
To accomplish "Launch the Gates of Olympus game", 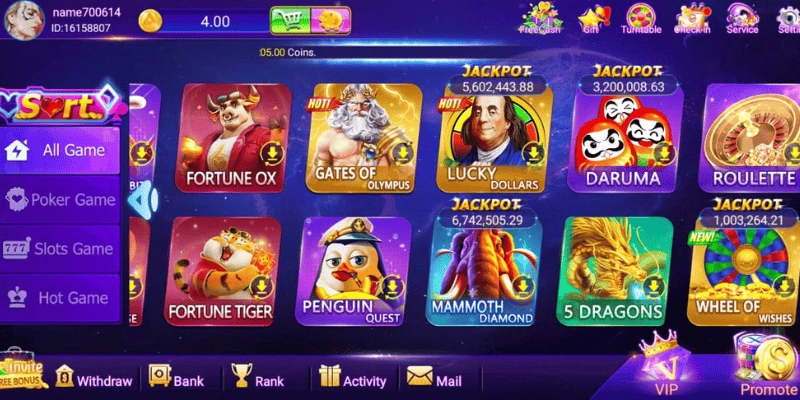I will 362,137.
